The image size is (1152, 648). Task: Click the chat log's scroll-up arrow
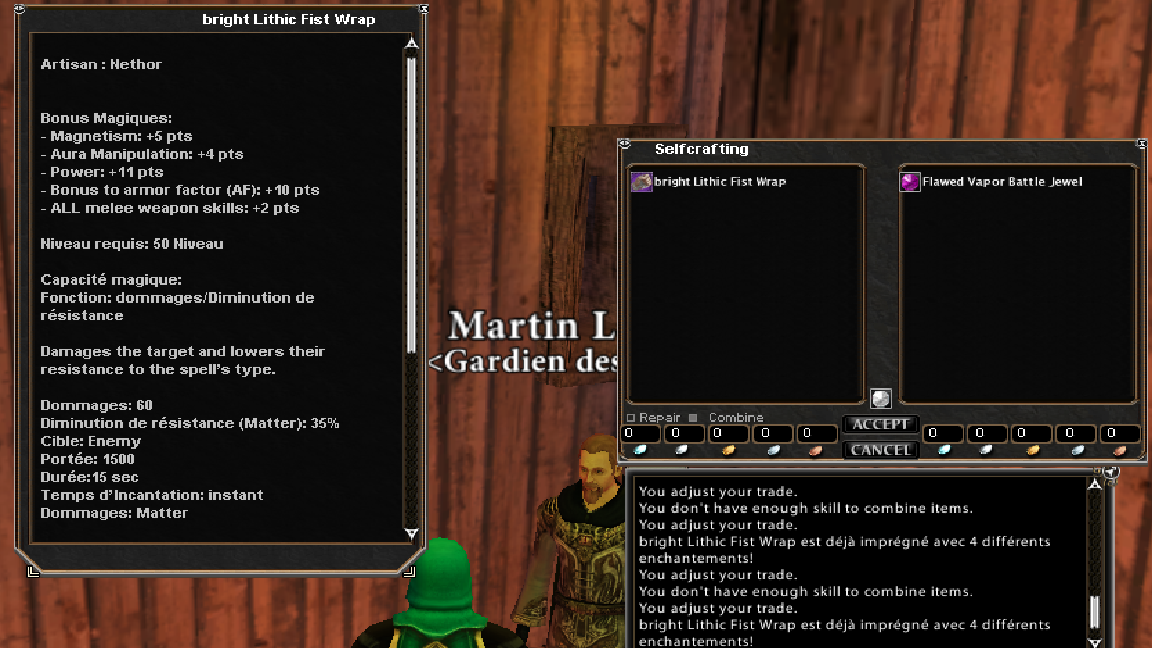click(1095, 484)
